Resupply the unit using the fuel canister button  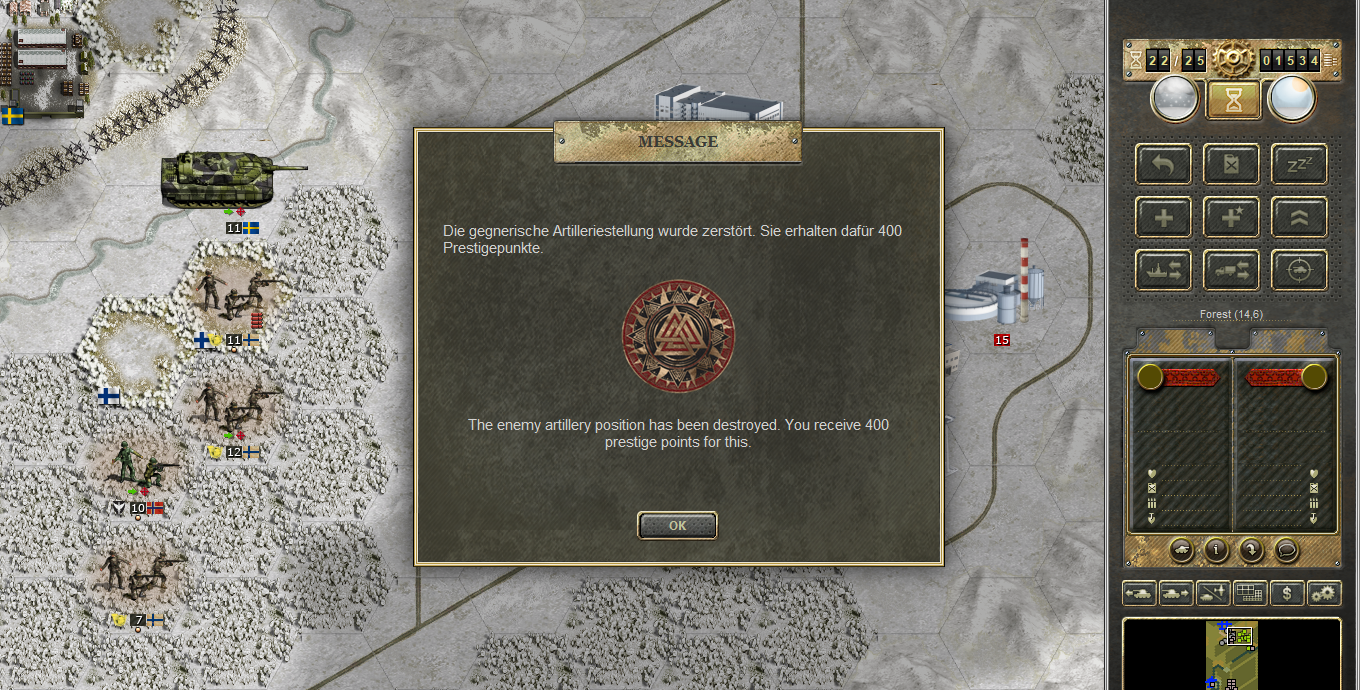pos(1231,164)
